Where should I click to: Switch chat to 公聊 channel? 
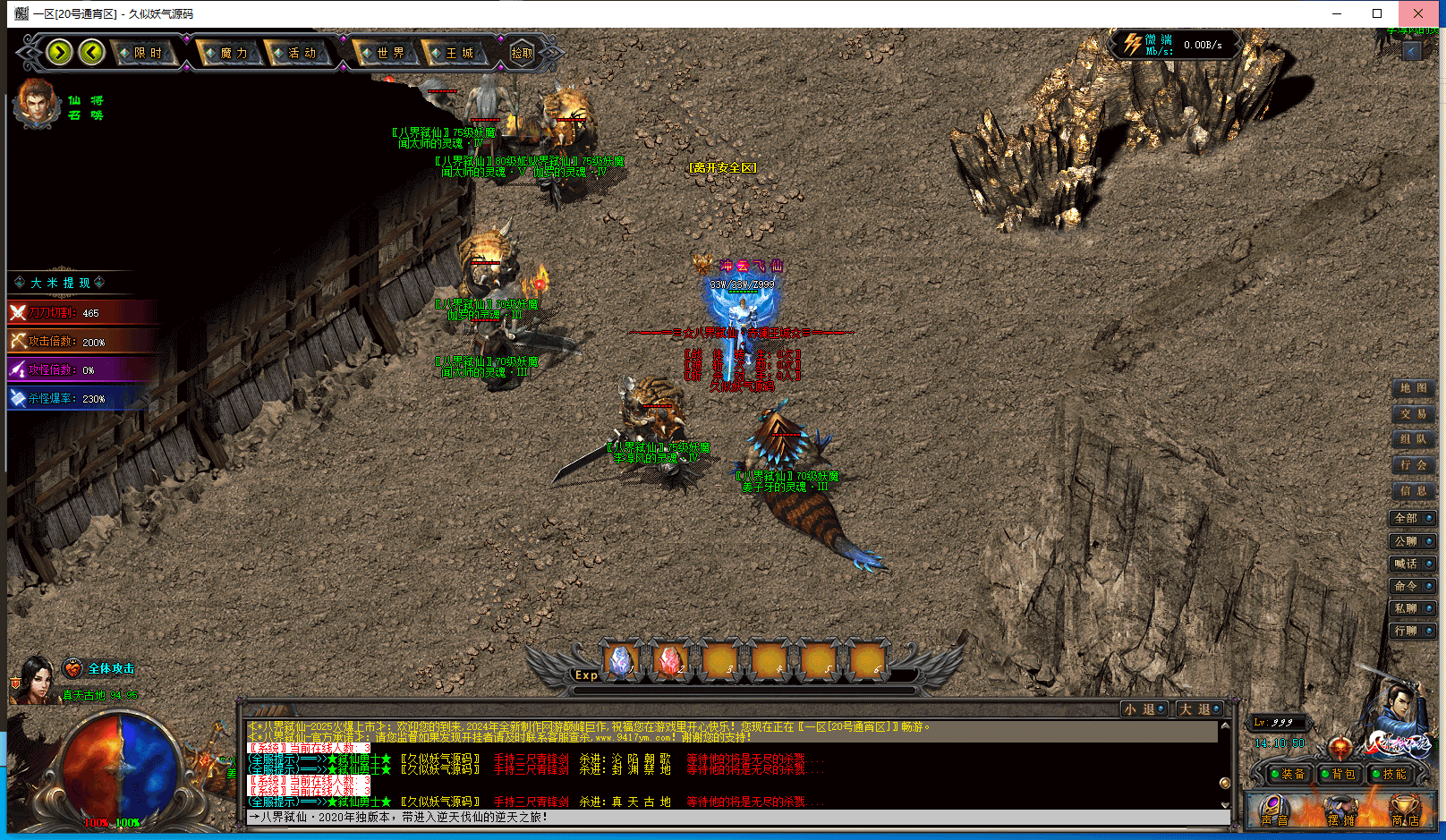1412,541
